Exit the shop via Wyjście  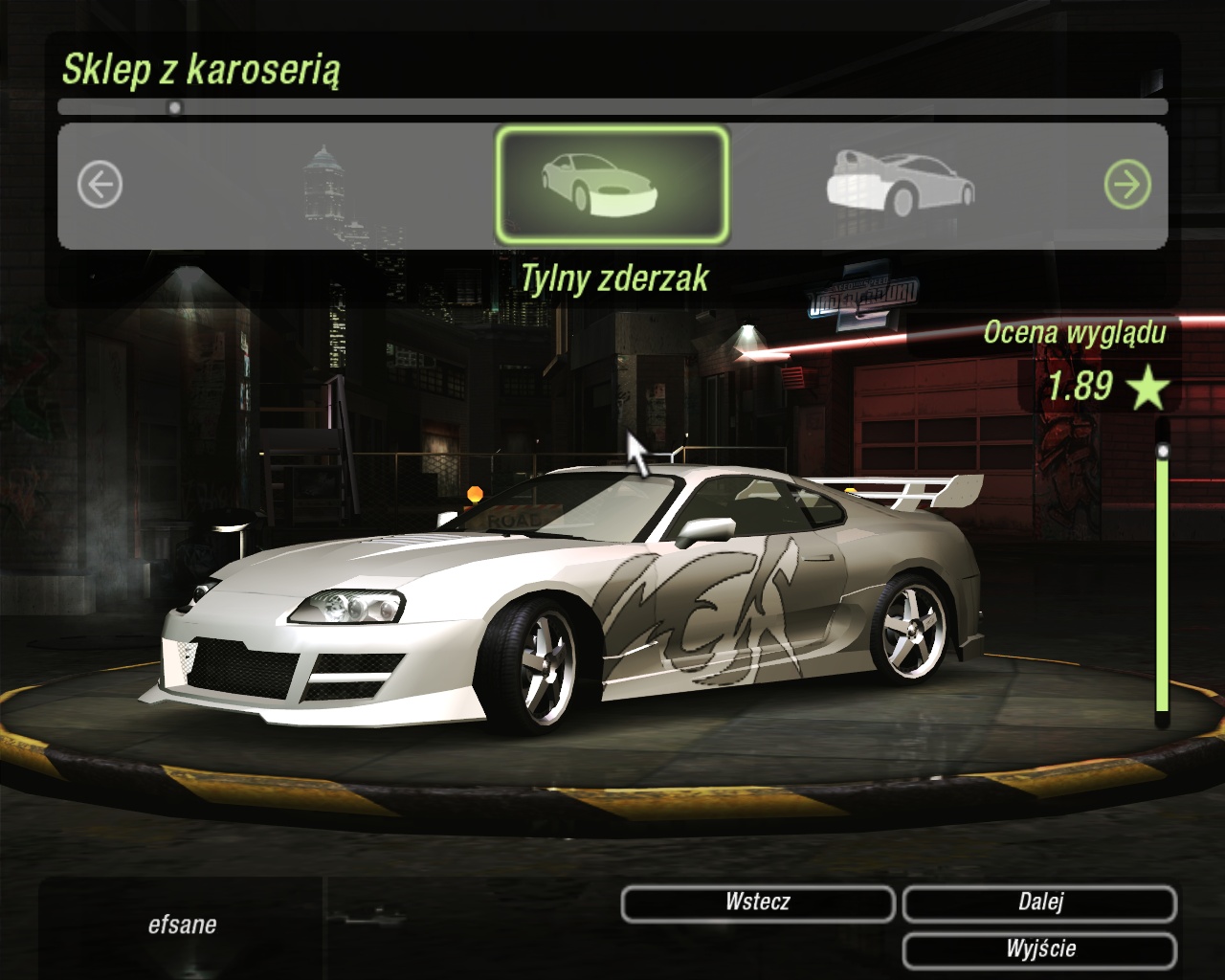1039,949
